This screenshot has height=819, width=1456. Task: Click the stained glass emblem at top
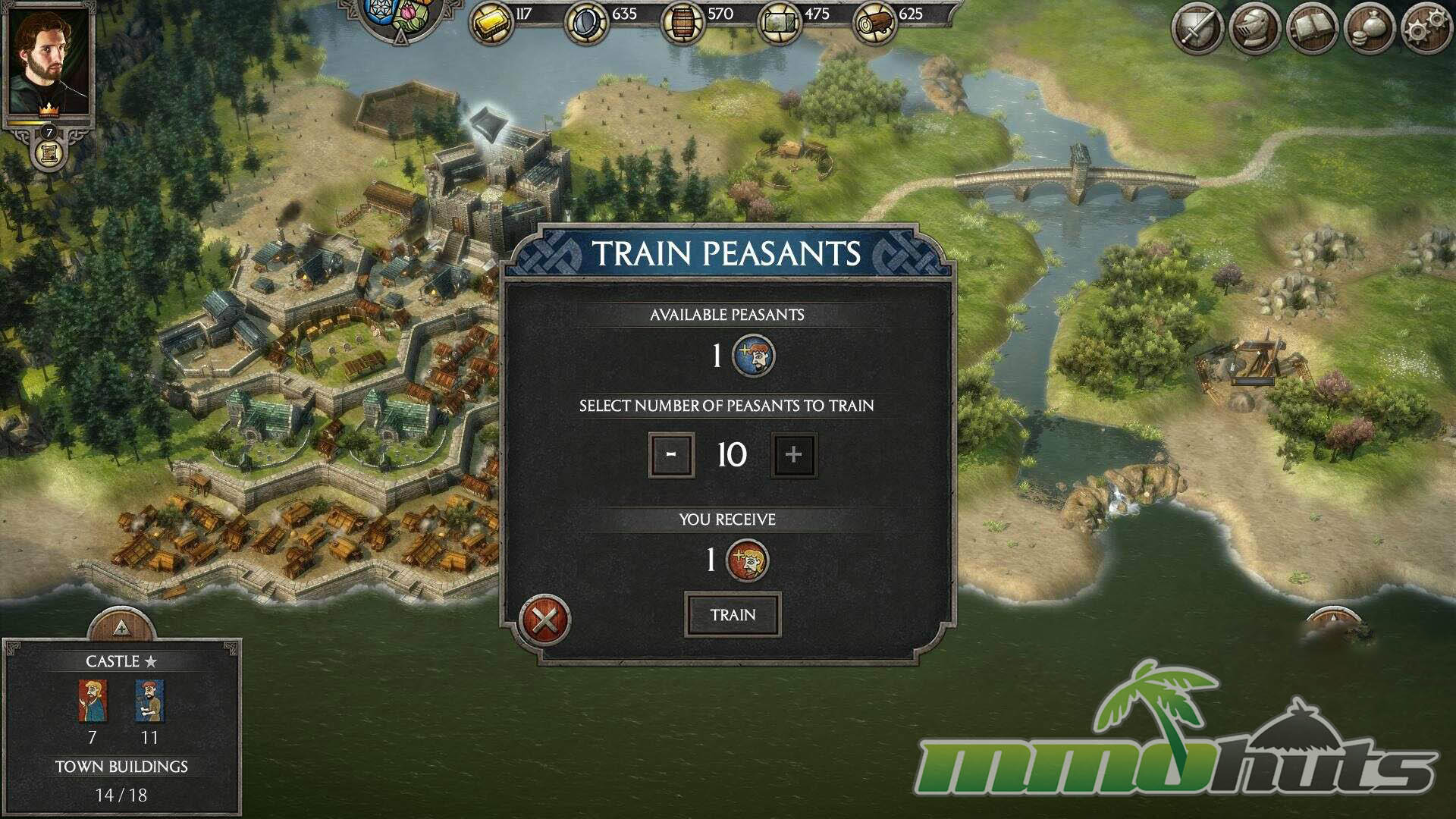pyautogui.click(x=400, y=17)
